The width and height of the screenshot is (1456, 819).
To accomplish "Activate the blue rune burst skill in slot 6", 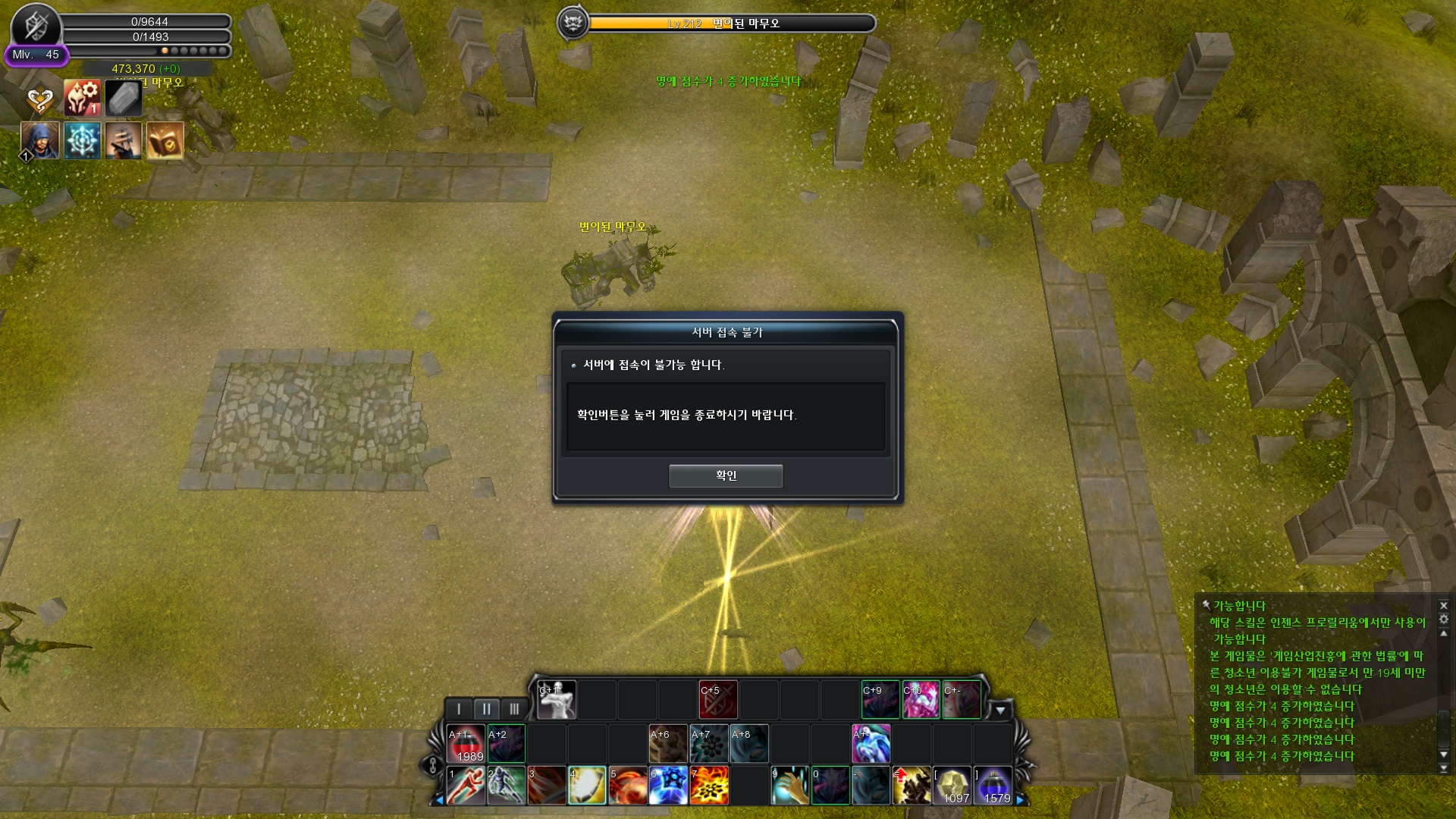I will coord(669,785).
